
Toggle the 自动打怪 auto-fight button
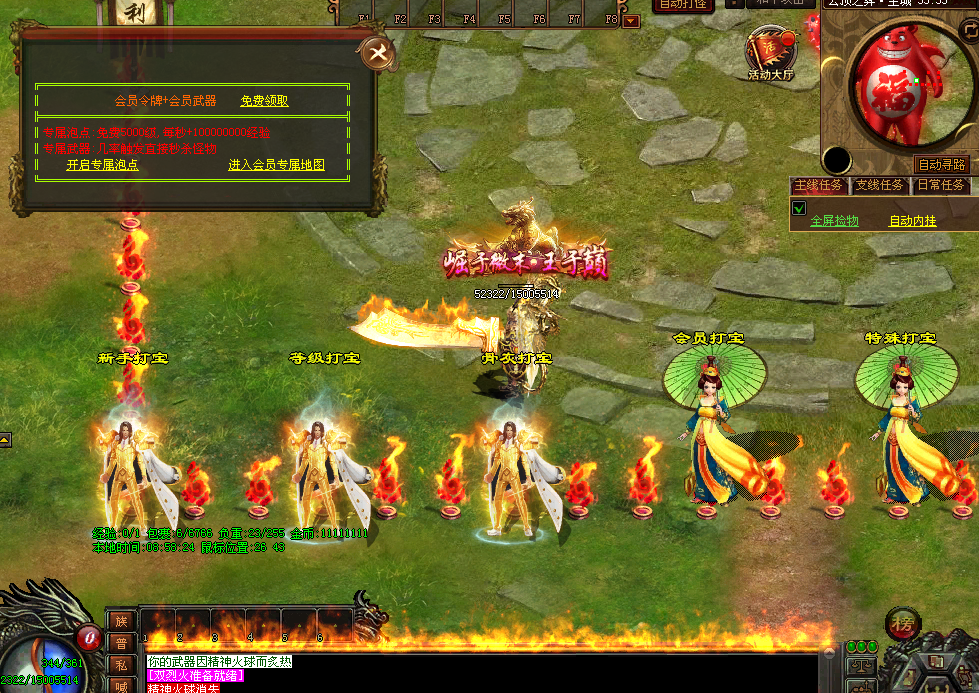click(683, 5)
